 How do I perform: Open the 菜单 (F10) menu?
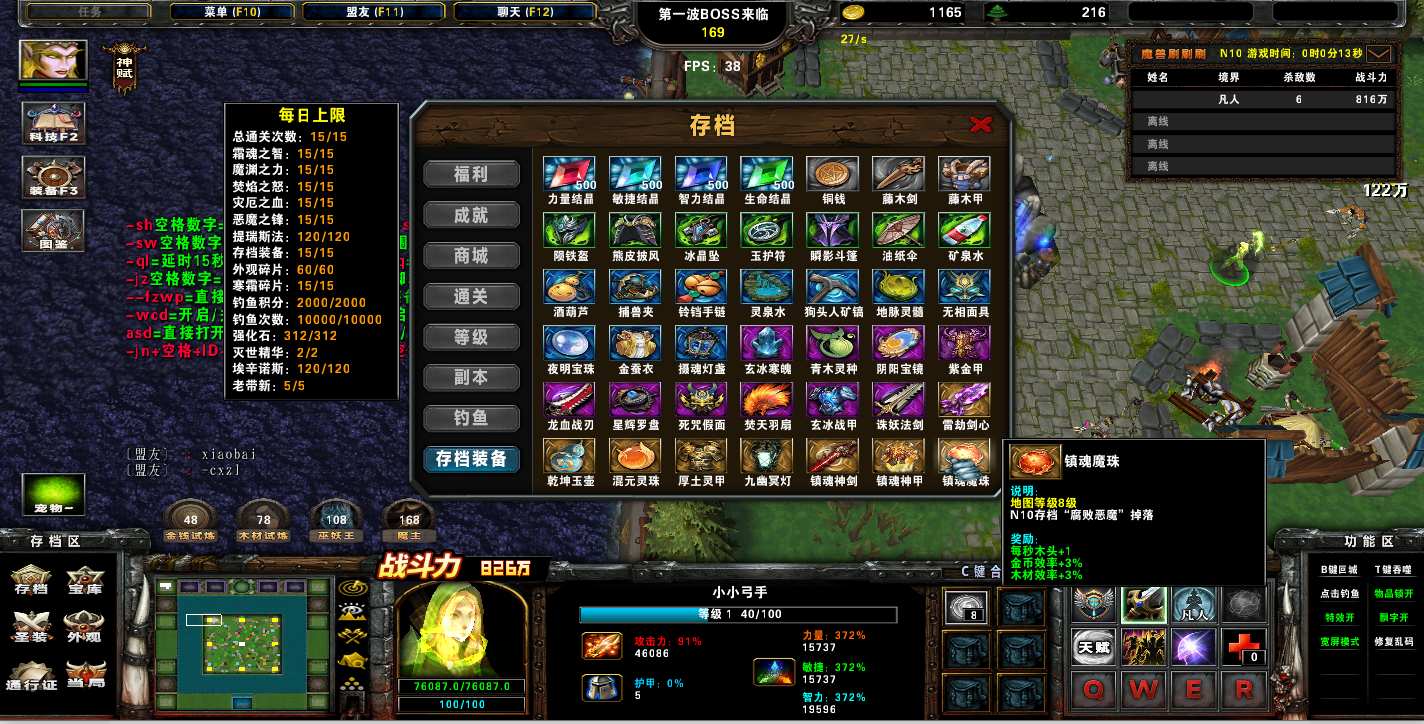pos(232,12)
